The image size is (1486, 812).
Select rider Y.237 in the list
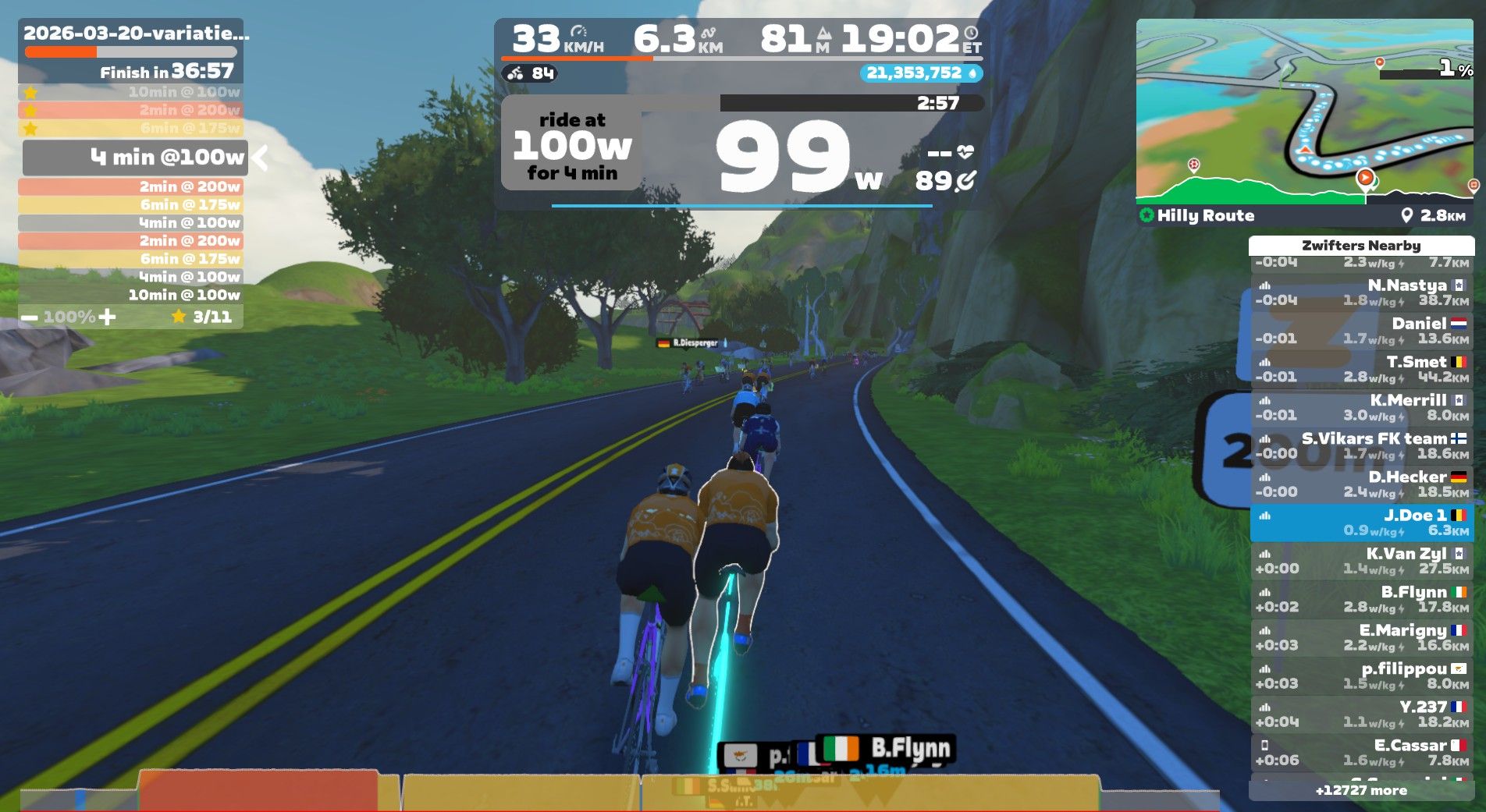click(1361, 714)
